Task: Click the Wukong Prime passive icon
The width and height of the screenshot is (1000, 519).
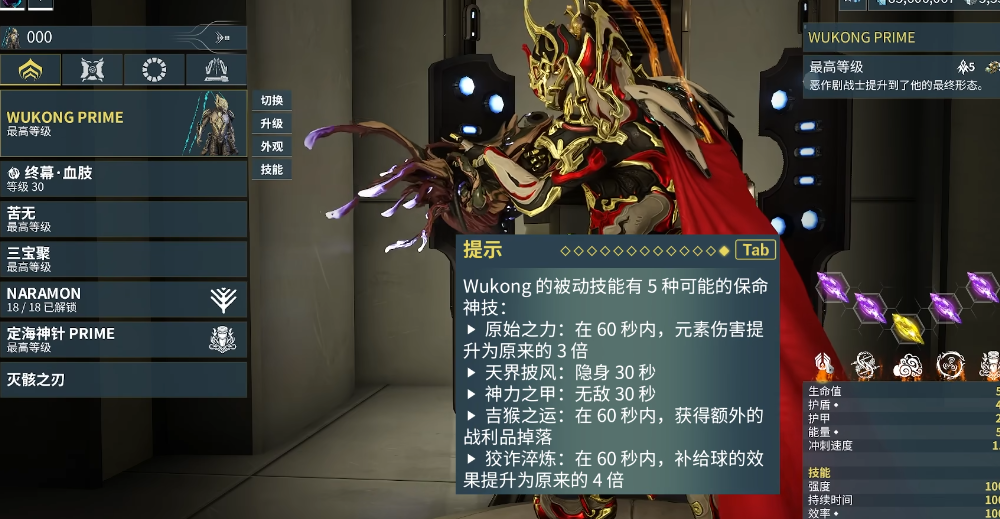Action: tap(822, 366)
